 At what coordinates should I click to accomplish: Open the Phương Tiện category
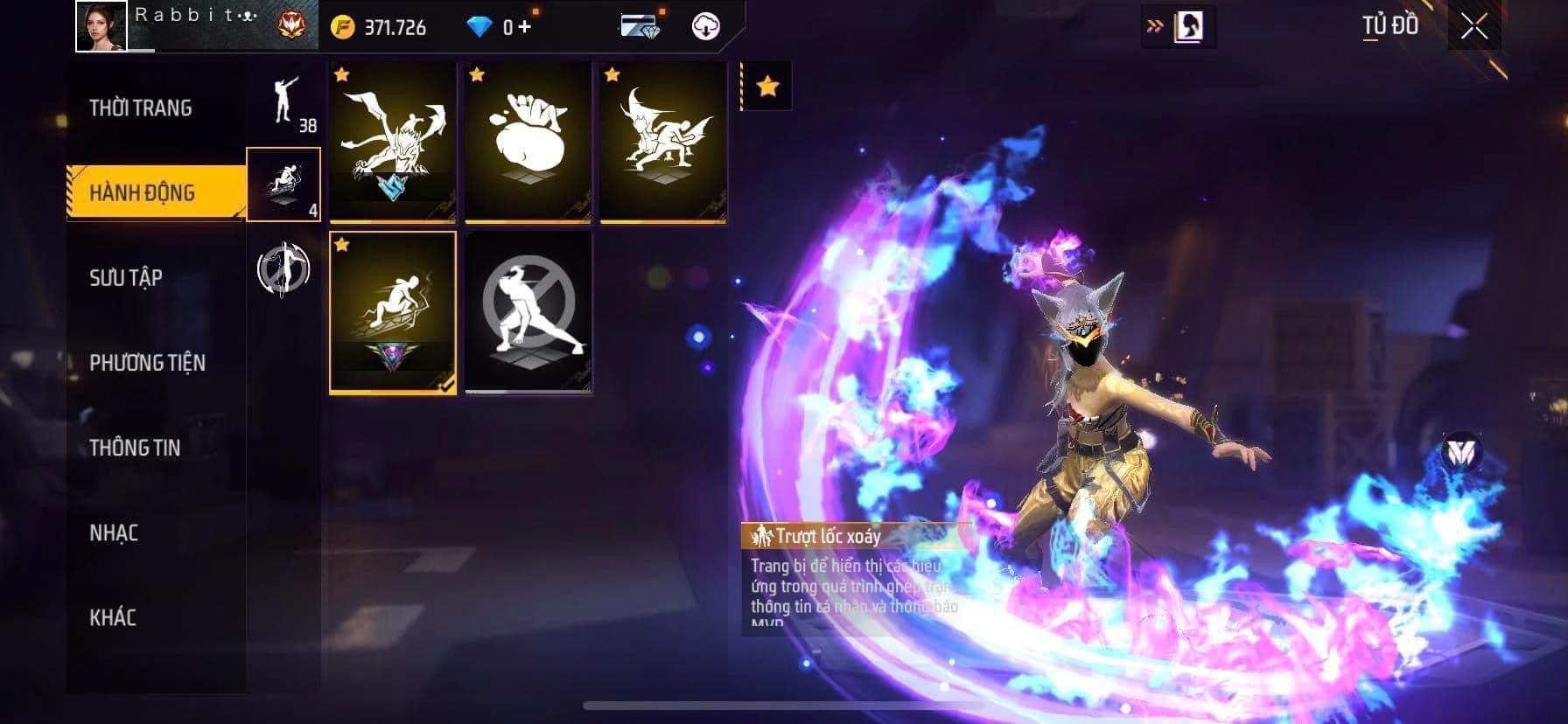(x=147, y=363)
